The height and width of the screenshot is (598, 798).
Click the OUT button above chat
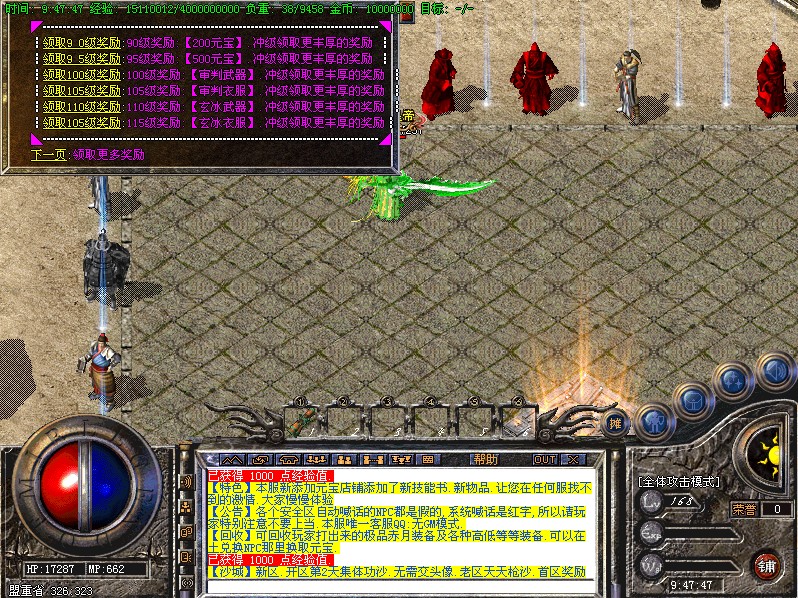point(544,459)
